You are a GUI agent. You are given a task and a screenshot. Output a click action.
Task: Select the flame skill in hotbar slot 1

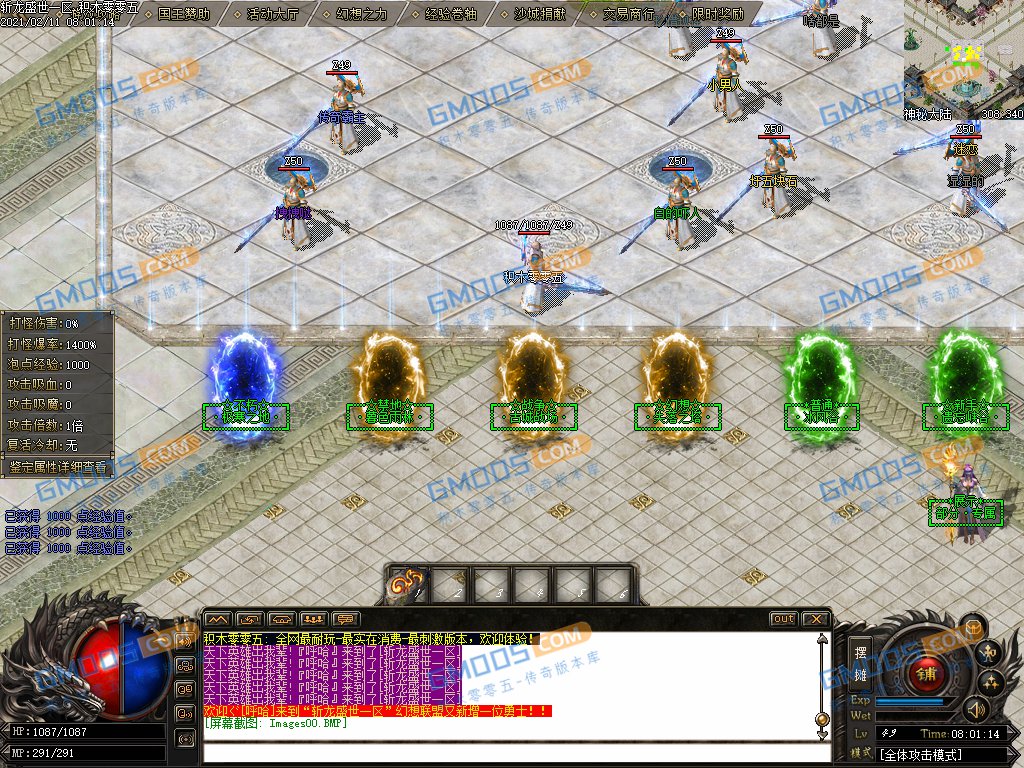(407, 584)
